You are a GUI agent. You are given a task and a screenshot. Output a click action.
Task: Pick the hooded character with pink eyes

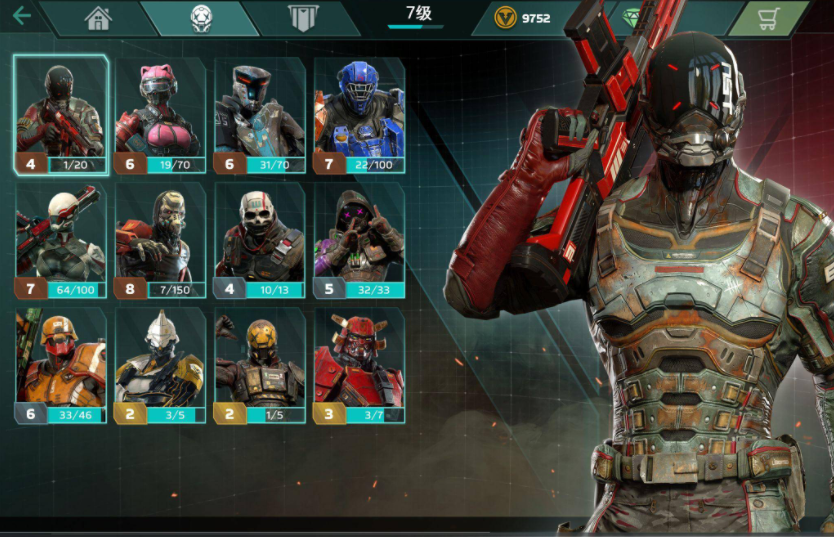tap(359, 240)
